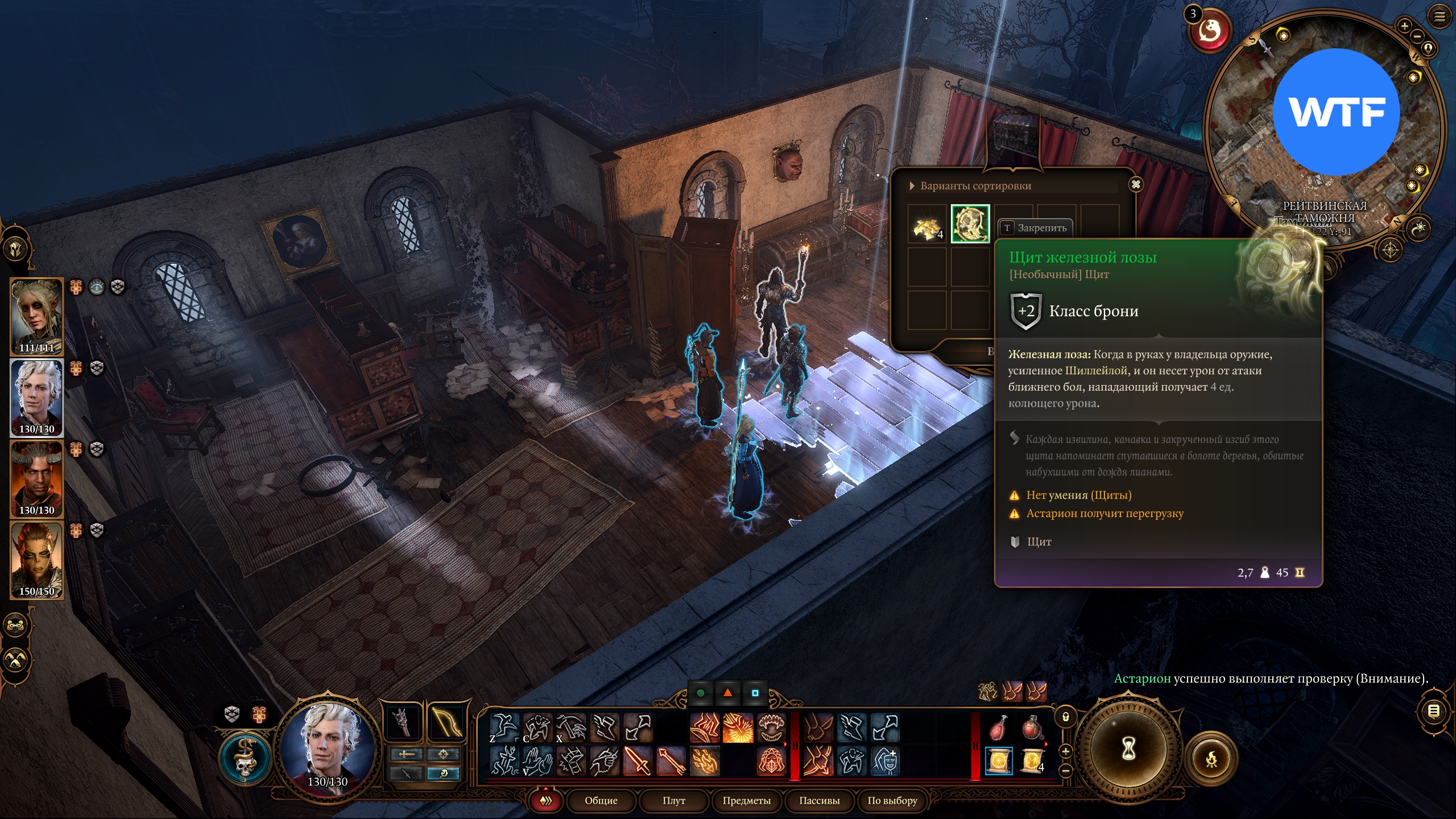Zoom in the minimap
Screen dimensions: 1456x819
(x=1404, y=26)
